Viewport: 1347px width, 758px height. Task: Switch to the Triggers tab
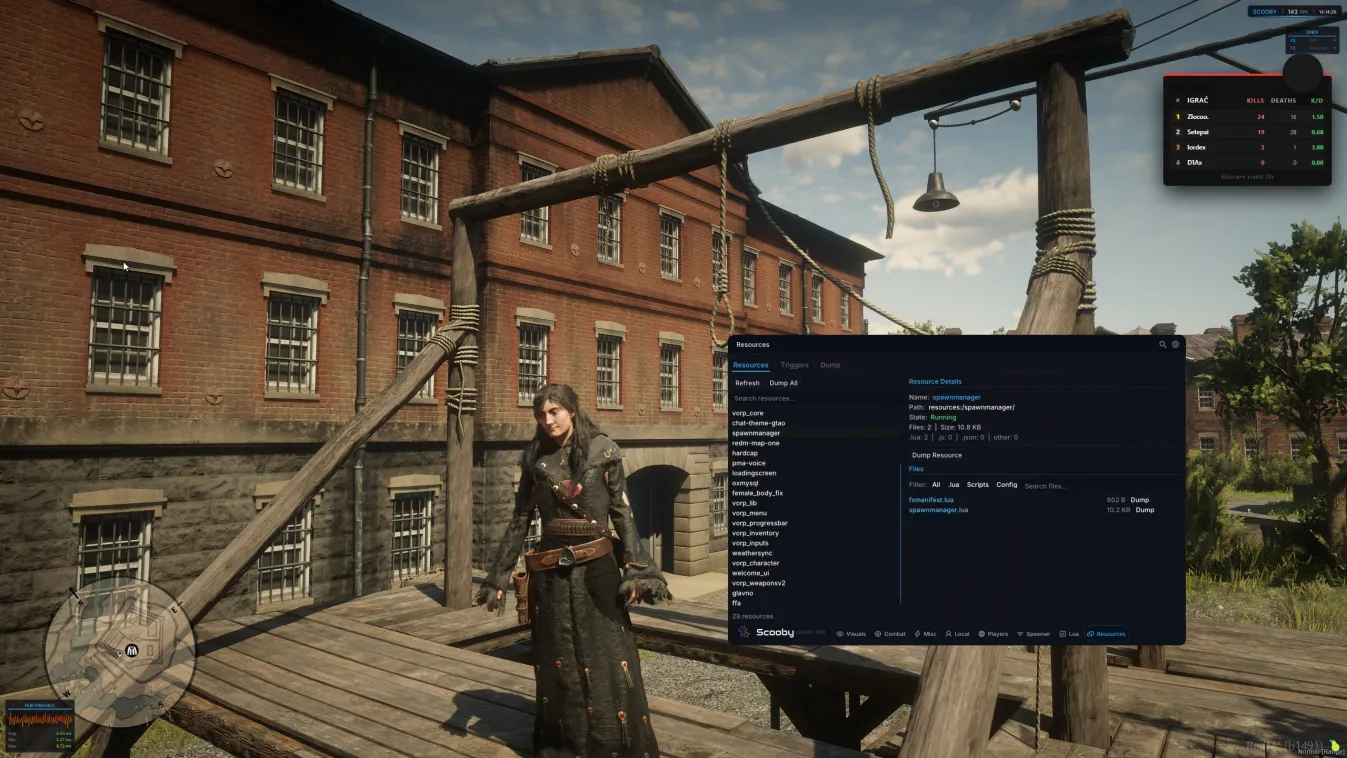tap(794, 364)
